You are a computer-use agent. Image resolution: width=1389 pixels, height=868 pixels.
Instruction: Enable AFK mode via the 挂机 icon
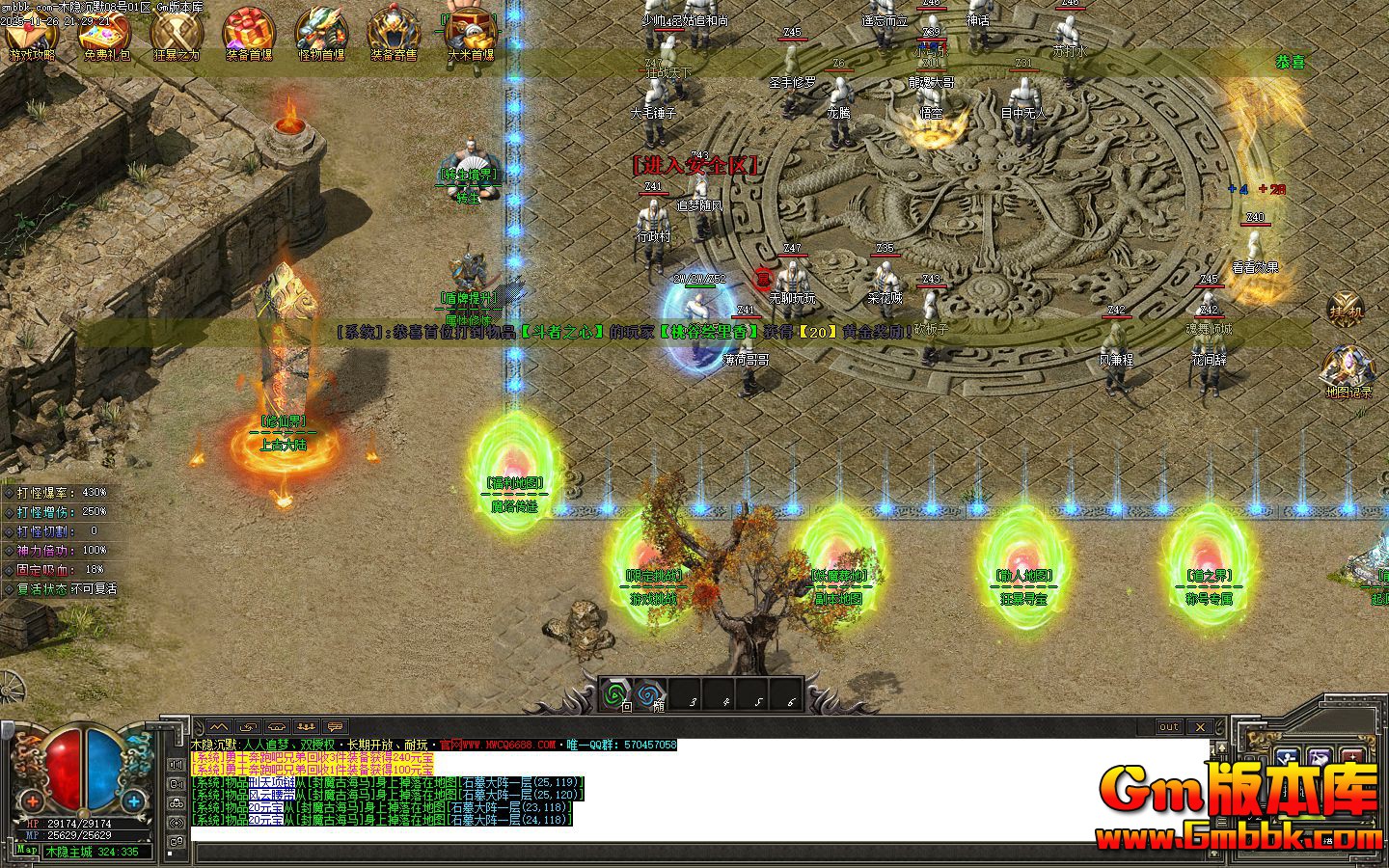(1345, 307)
